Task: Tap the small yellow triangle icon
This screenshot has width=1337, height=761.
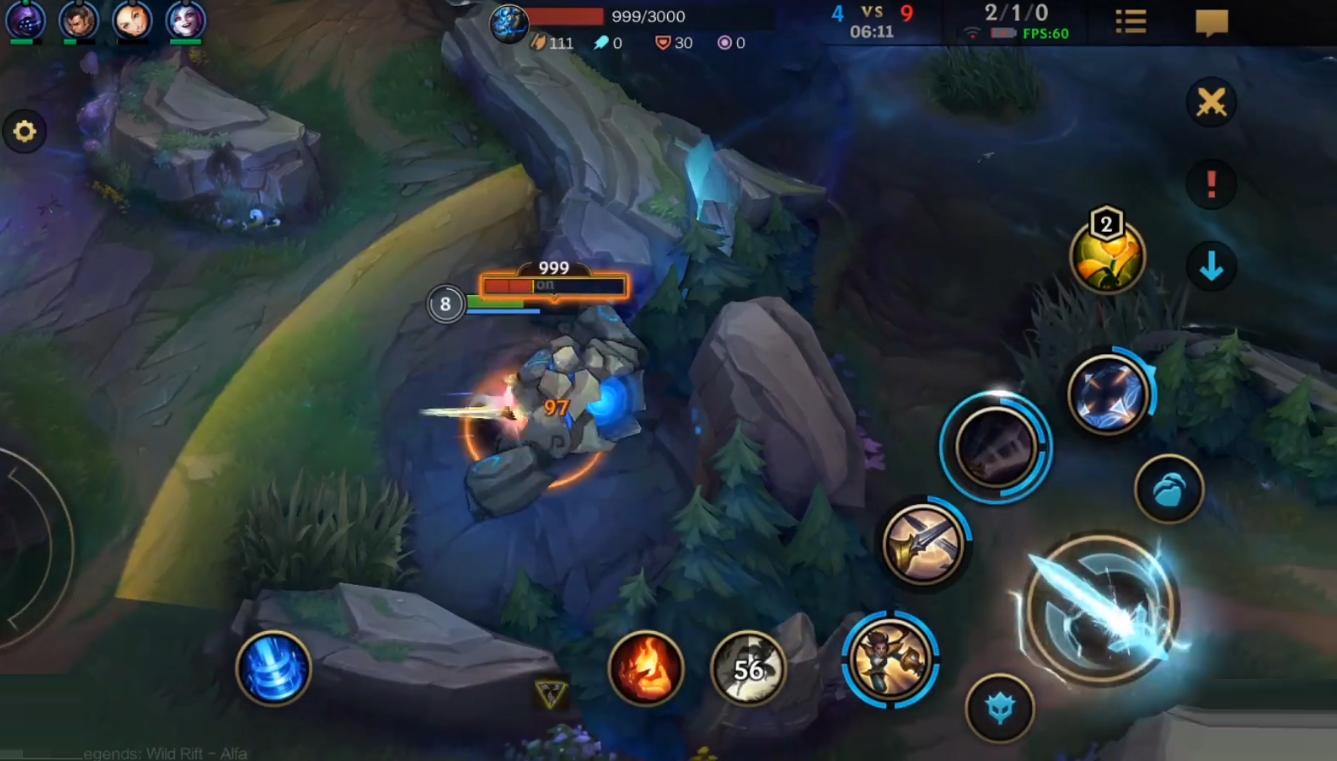Action: [x=550, y=694]
